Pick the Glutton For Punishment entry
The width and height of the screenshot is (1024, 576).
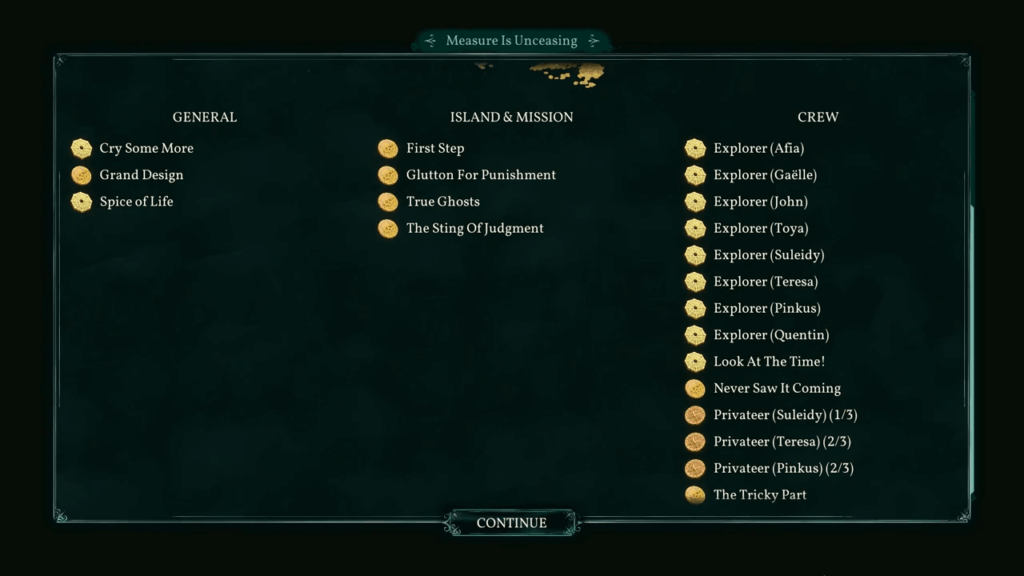coord(480,175)
